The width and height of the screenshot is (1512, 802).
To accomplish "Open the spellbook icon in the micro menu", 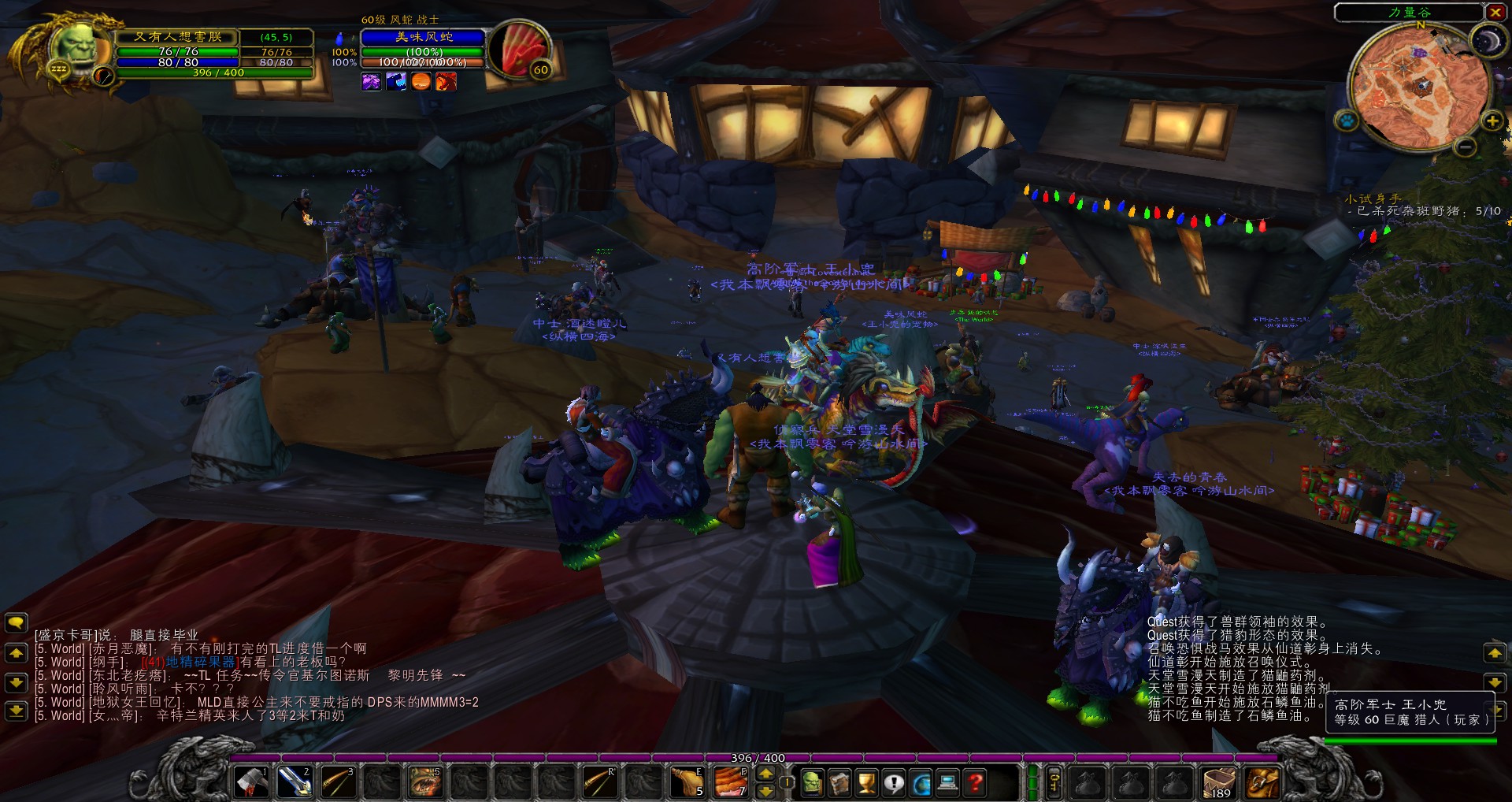I will pos(841,783).
